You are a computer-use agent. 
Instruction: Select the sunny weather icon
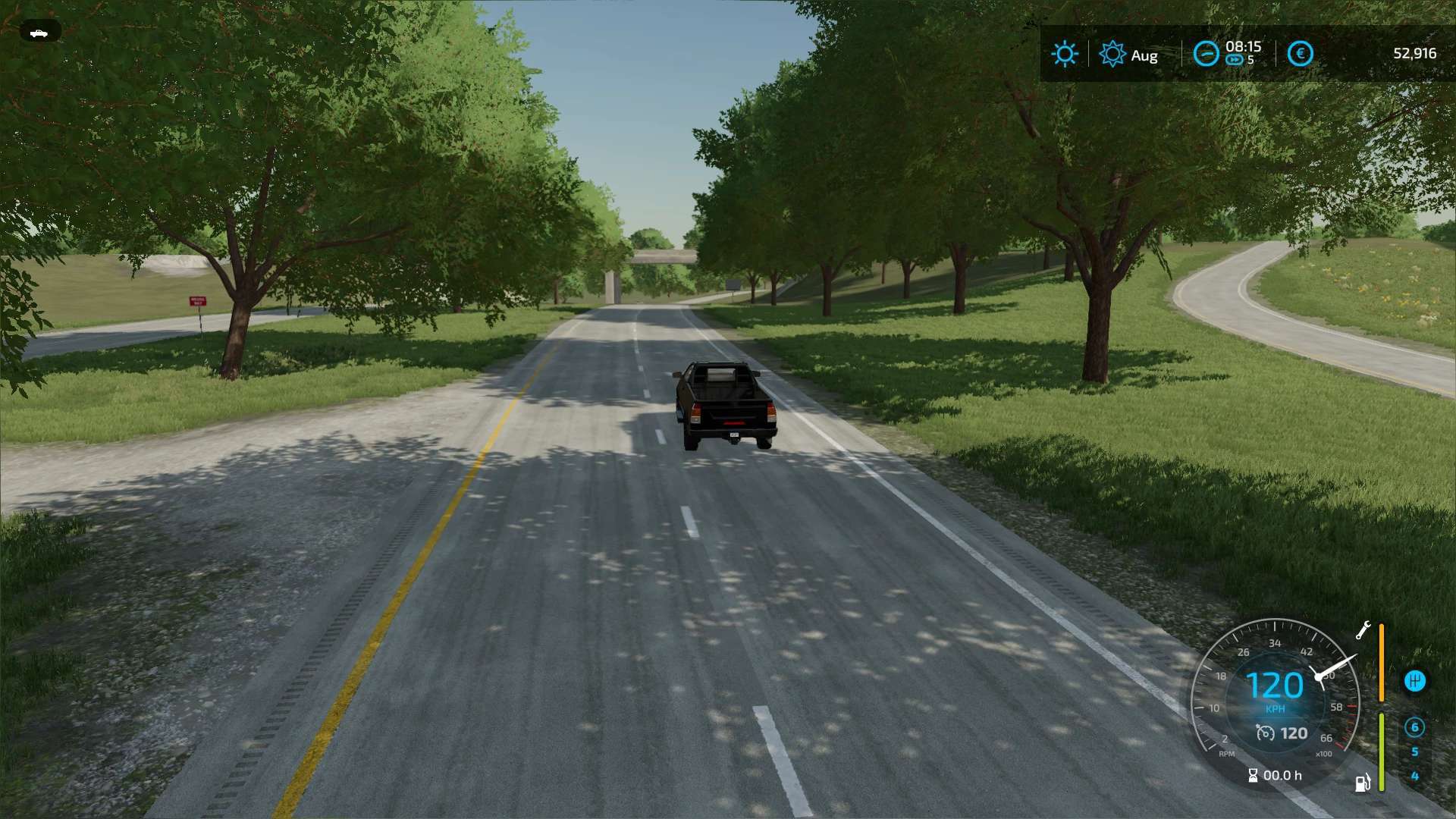coord(1065,54)
